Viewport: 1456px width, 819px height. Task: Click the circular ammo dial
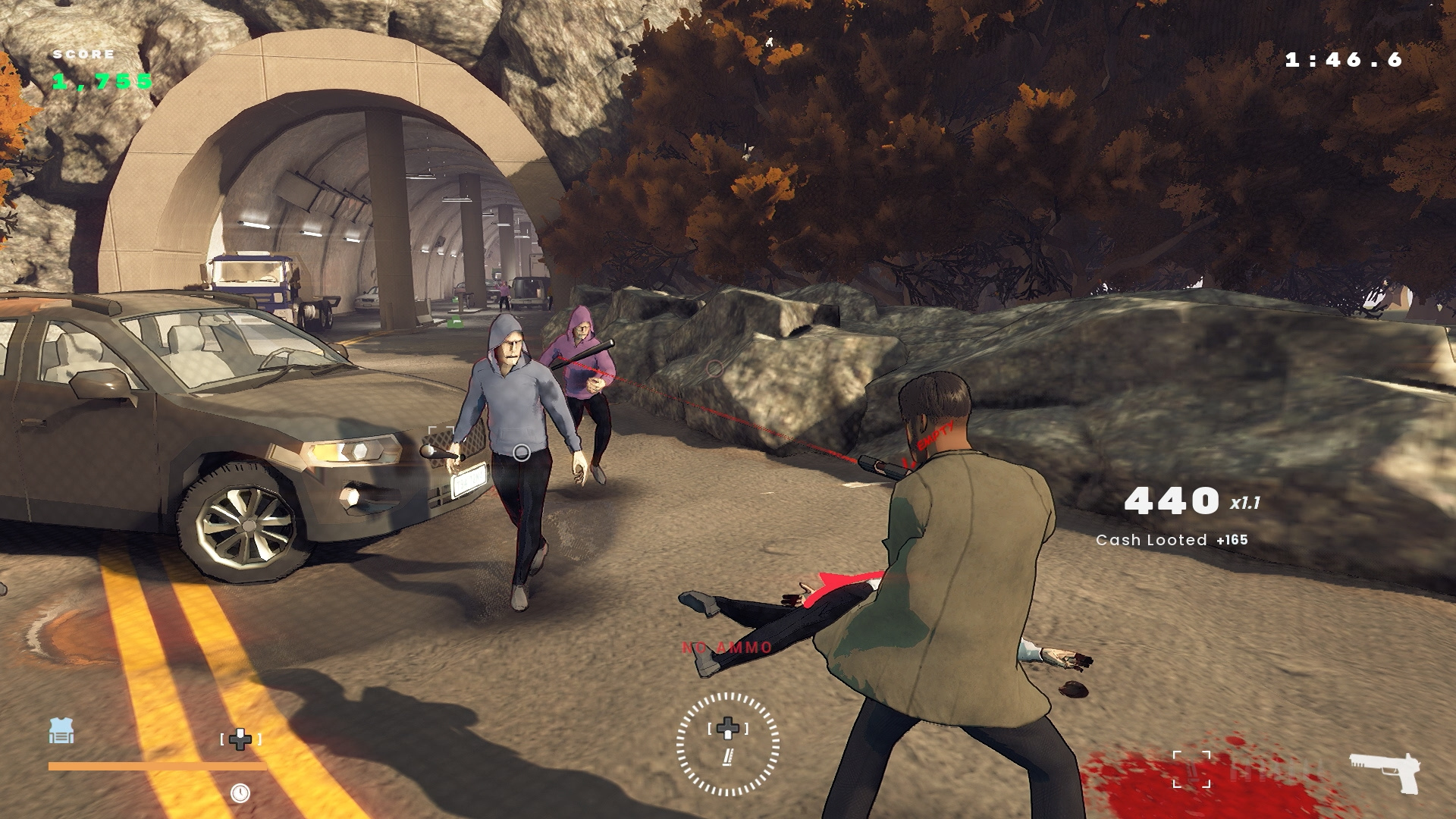pyautogui.click(x=727, y=744)
